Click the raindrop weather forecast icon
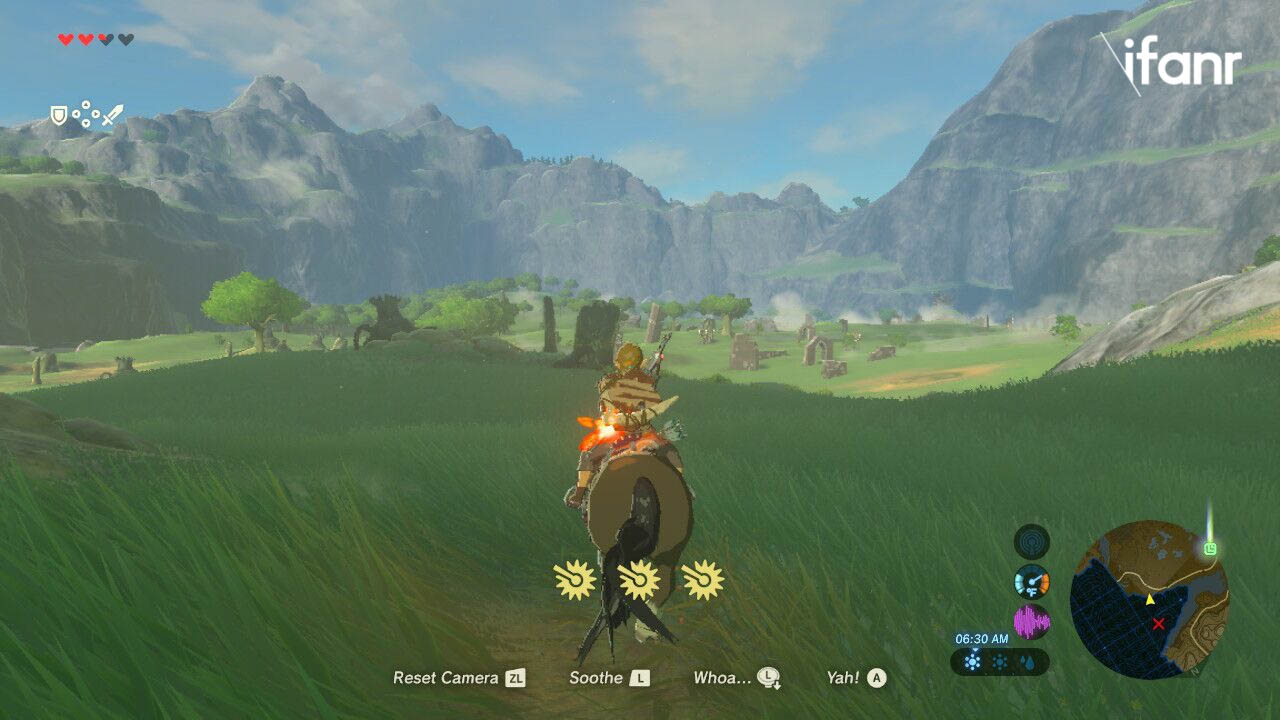Image resolution: width=1280 pixels, height=720 pixels. 1026,662
